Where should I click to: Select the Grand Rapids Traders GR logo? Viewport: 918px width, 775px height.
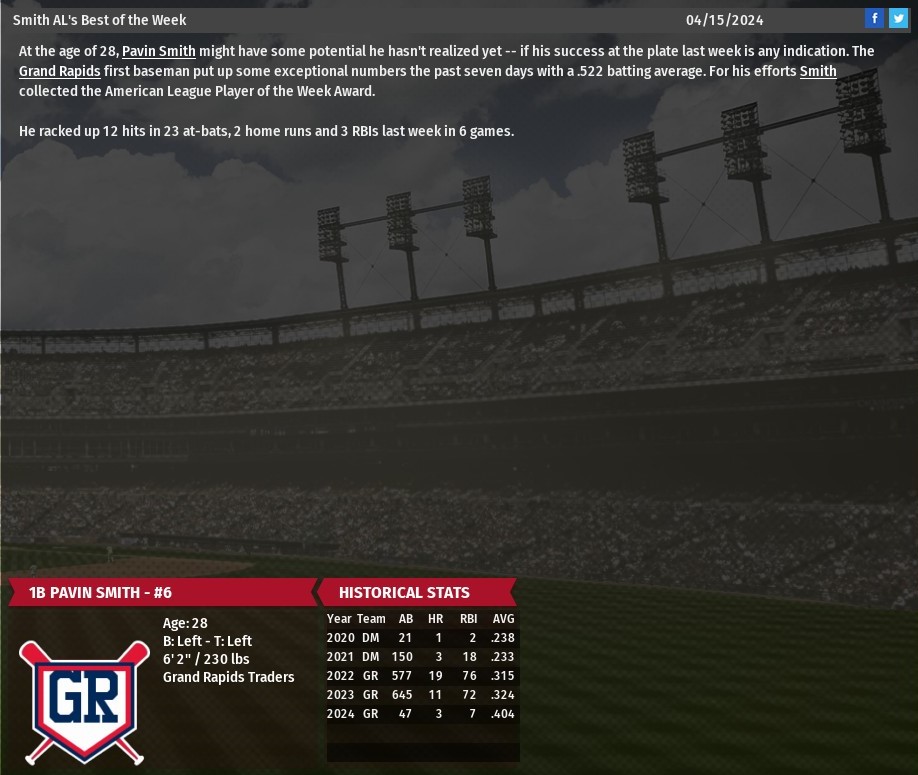(84, 700)
